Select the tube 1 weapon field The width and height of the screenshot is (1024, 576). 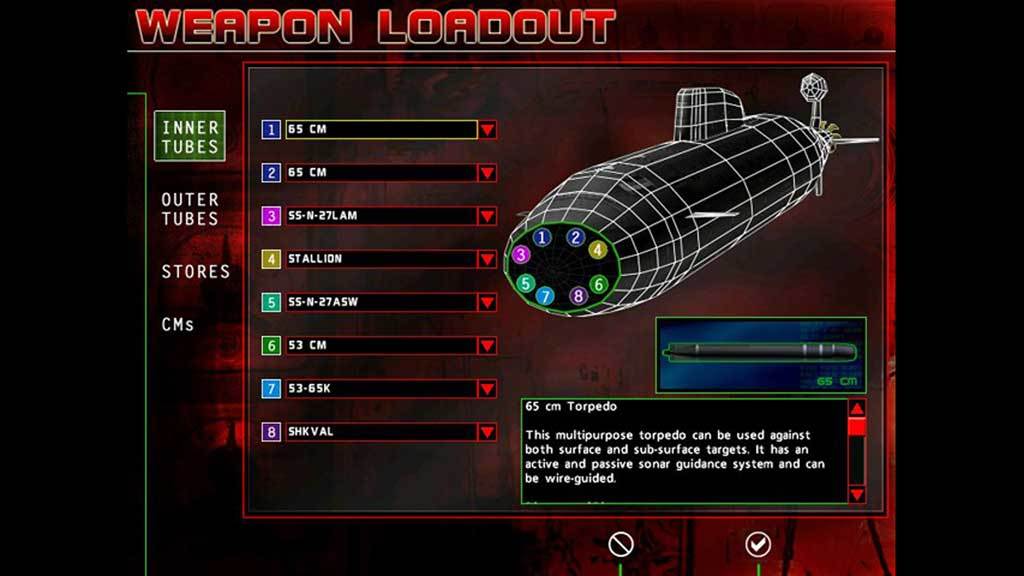pos(381,130)
